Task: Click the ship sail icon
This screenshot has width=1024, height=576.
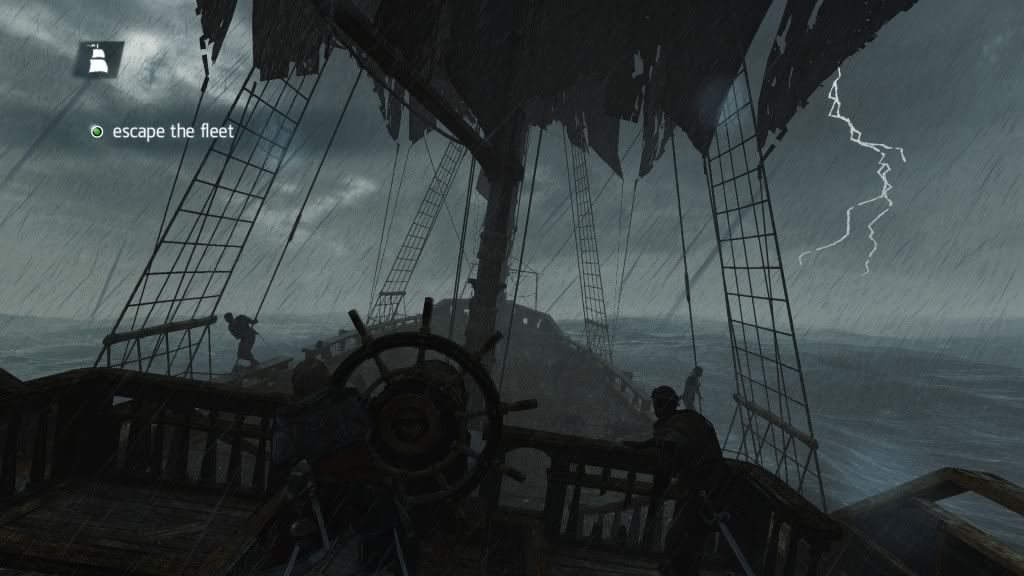Action: [x=99, y=60]
